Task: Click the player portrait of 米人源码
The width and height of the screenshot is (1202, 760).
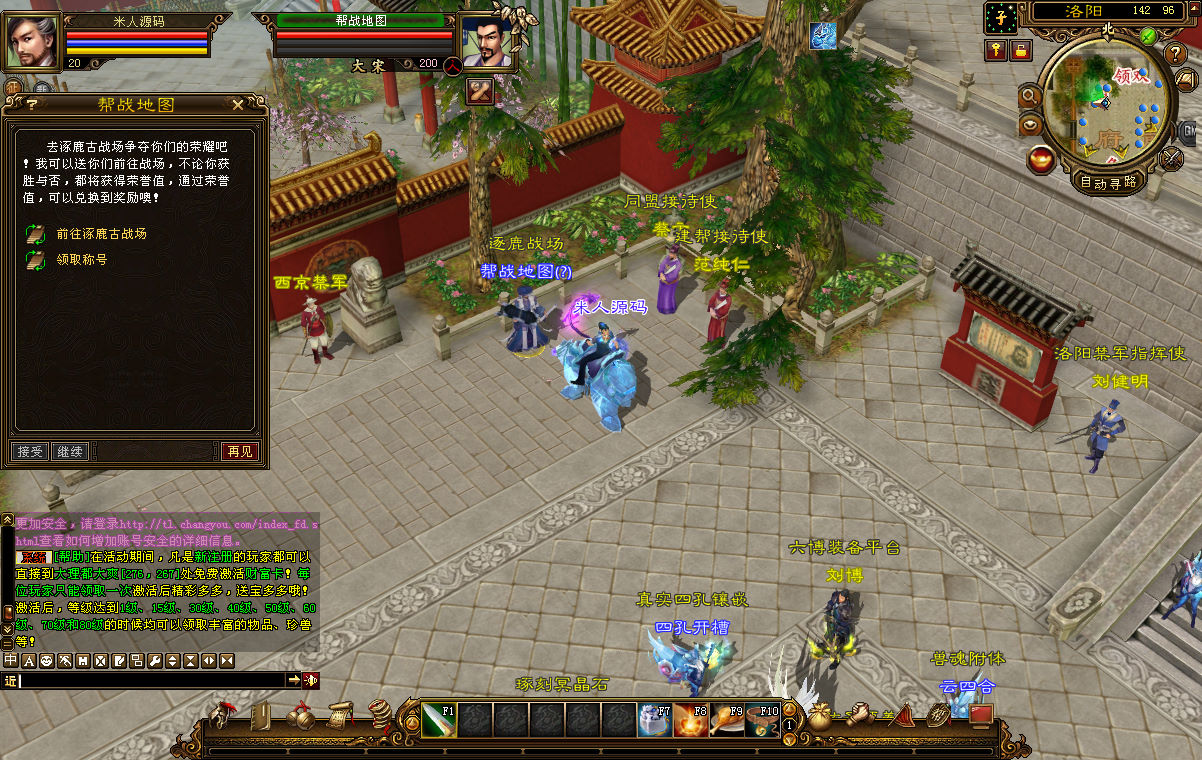Action: click(x=33, y=42)
